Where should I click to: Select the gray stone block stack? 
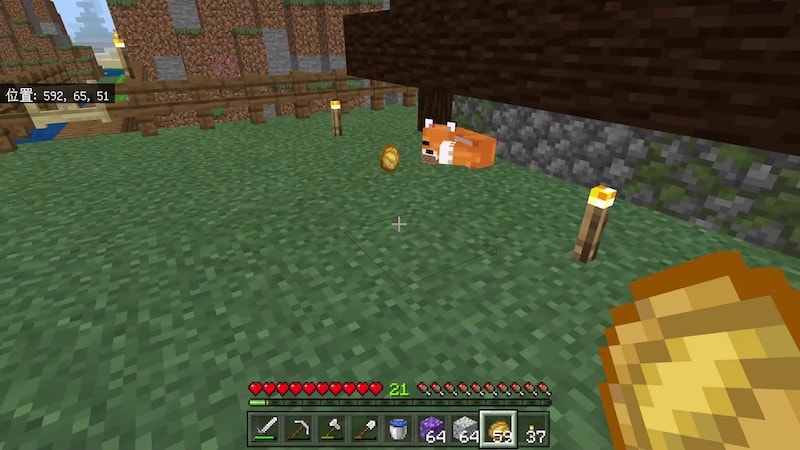[x=465, y=429]
